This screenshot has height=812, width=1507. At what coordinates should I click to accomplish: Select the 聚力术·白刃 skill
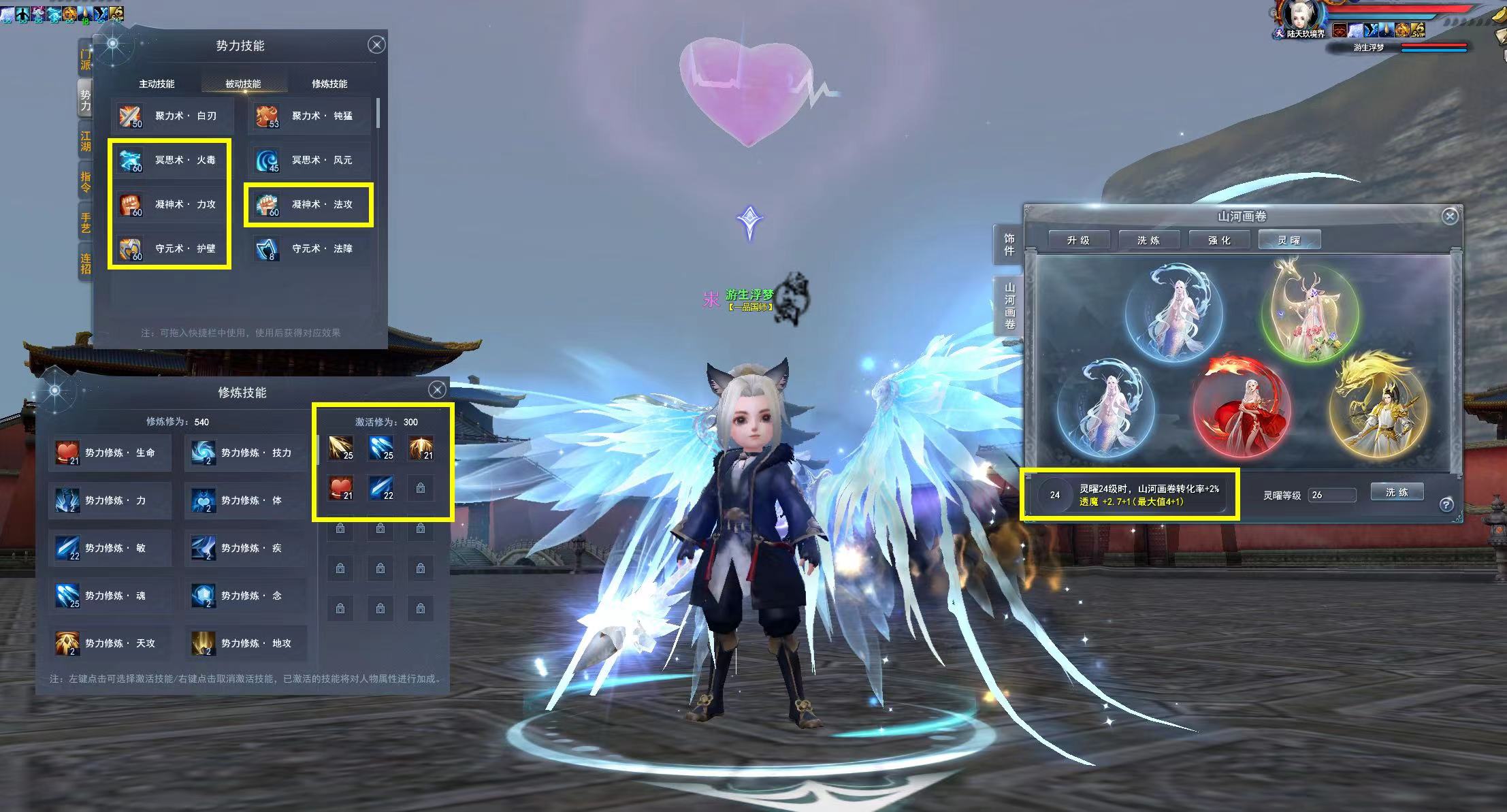click(173, 116)
